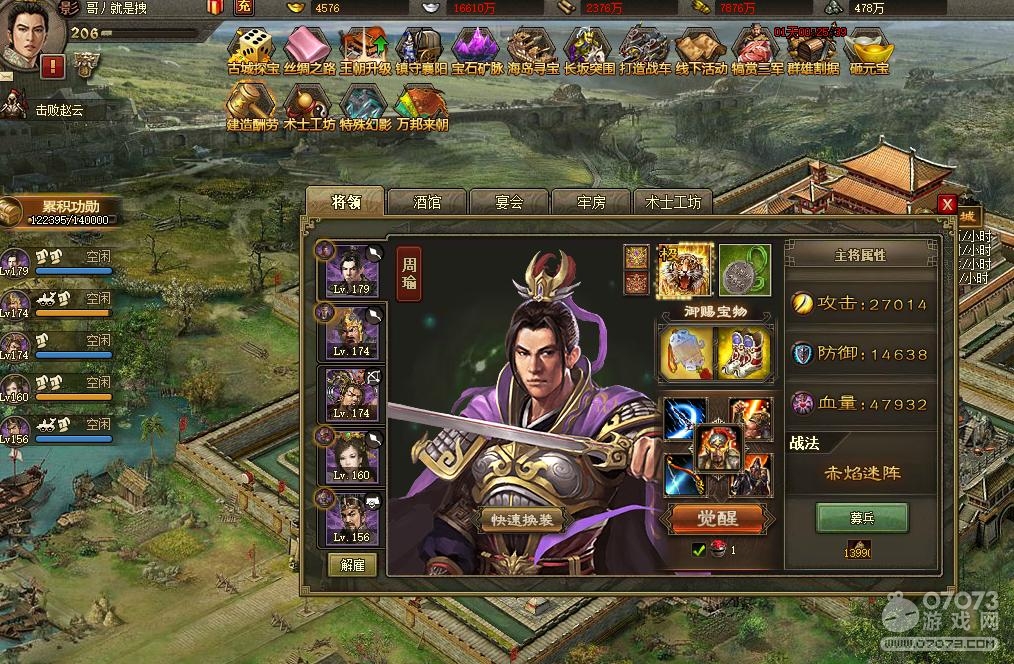This screenshot has height=664, width=1014.
Task: Dismiss general with the 解雇 button
Action: pyautogui.click(x=352, y=564)
